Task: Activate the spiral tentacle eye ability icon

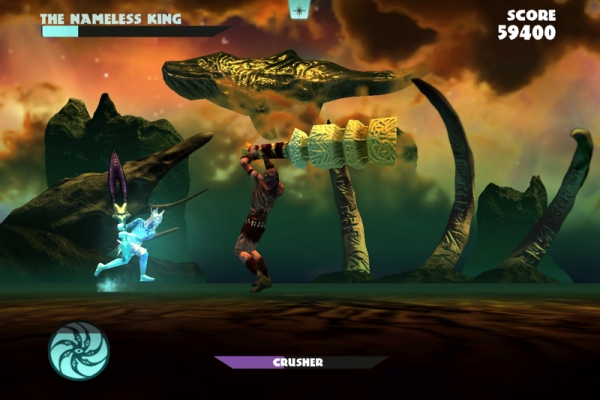Action: click(79, 351)
